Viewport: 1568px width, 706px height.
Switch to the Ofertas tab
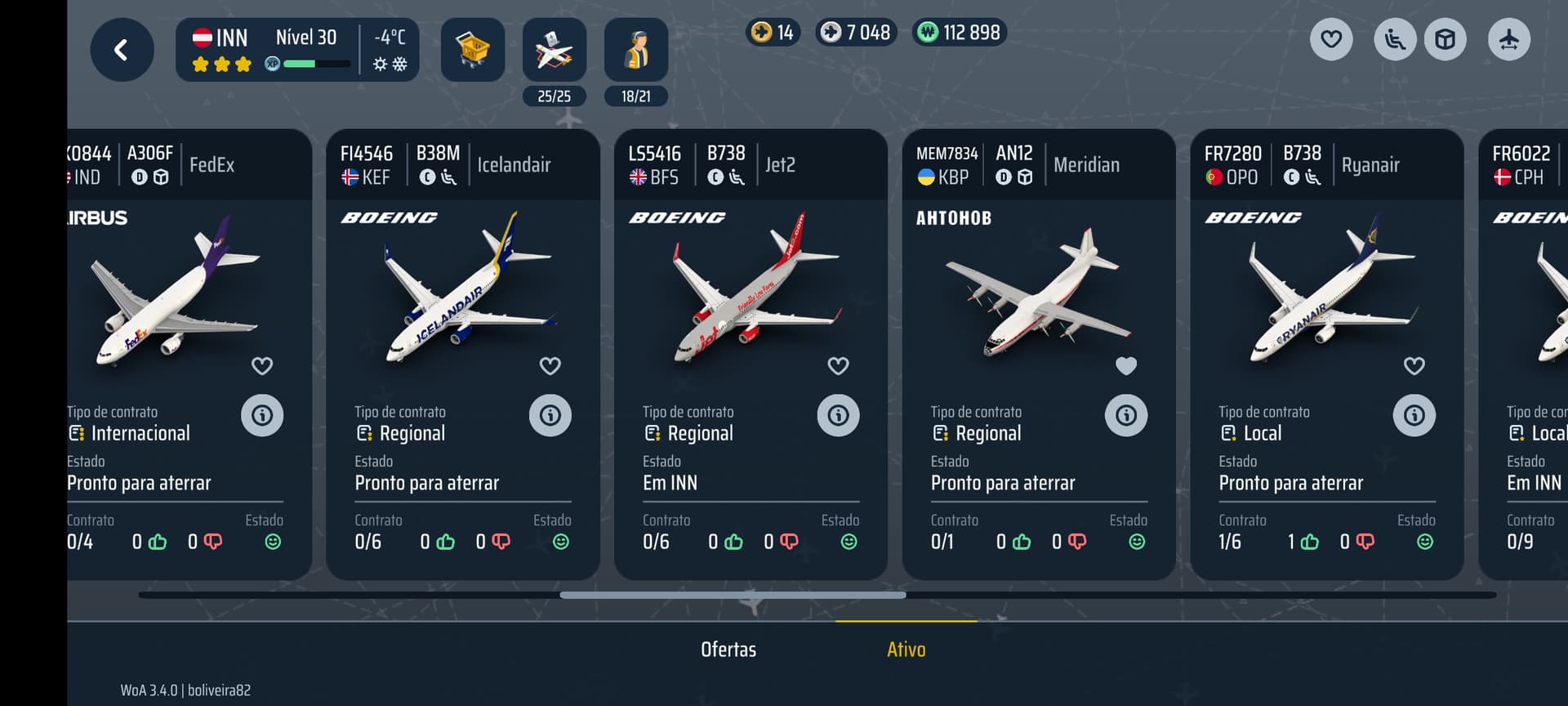[x=728, y=650]
